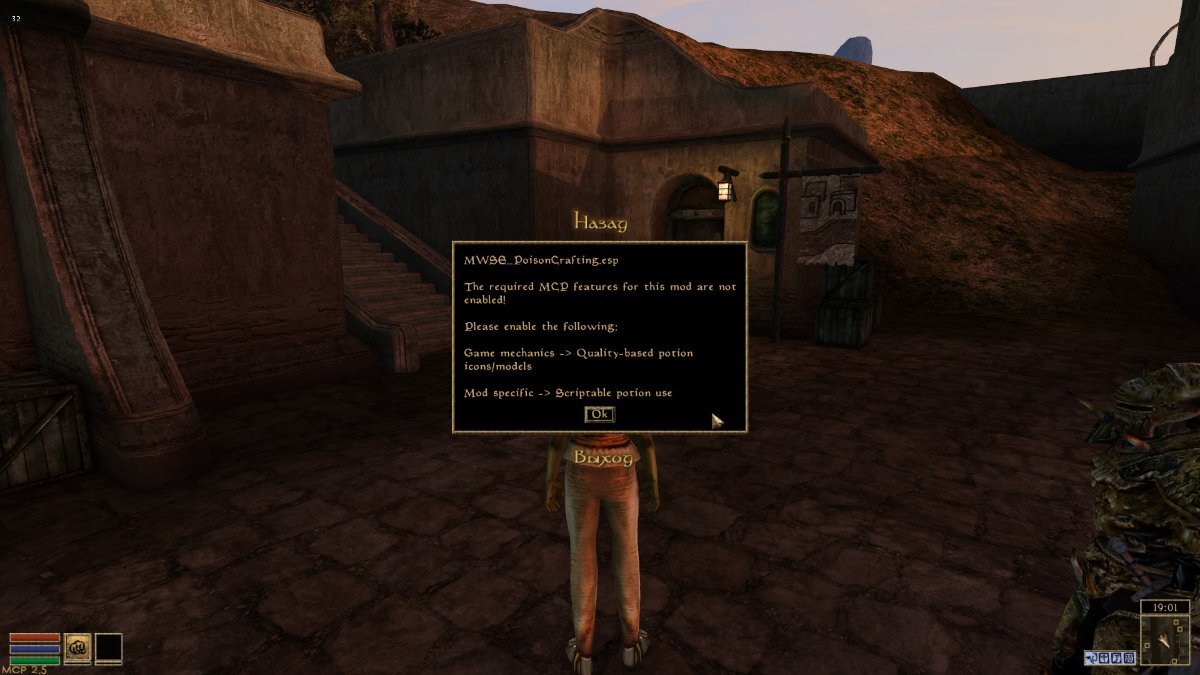Screen dimensions: 1200x675
Task: Click the blue status effects icon bar
Action: pos(1110,657)
